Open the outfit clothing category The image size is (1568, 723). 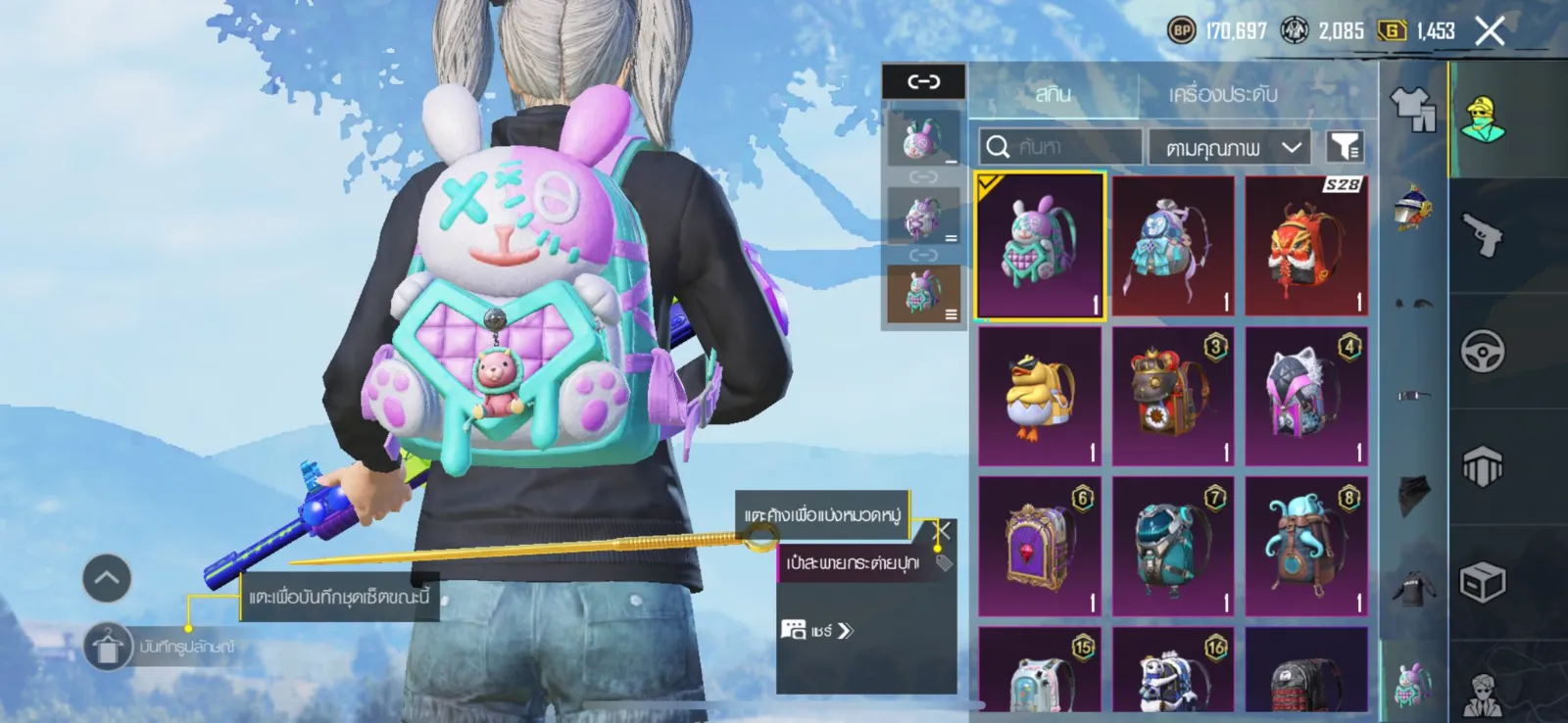coord(1412,108)
